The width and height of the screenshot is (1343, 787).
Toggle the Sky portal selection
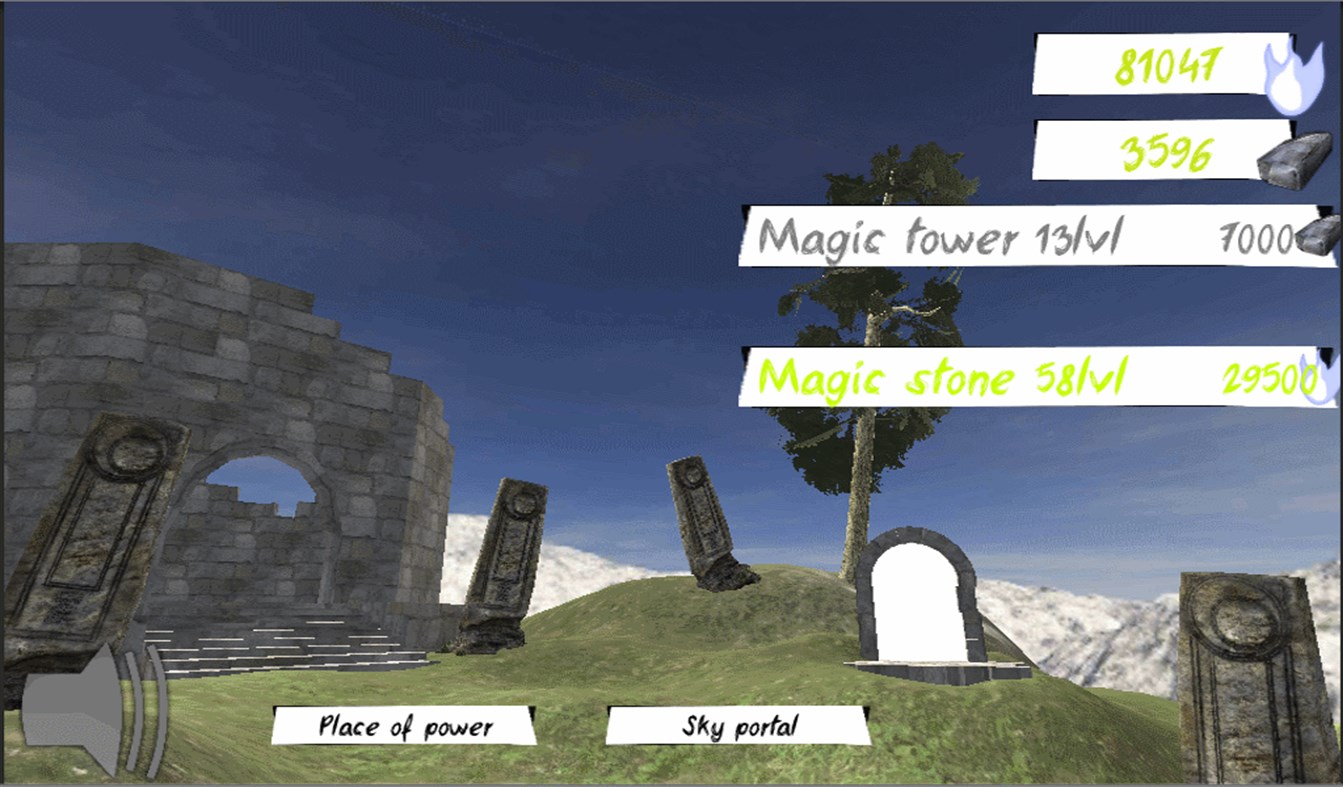pos(731,729)
